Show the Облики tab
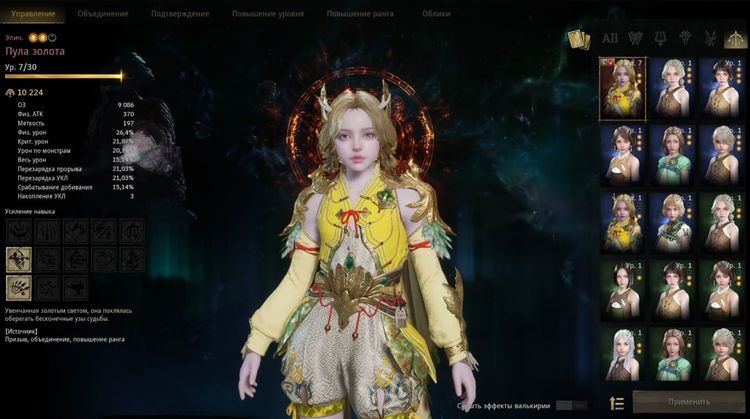750x419 pixels. click(x=436, y=14)
